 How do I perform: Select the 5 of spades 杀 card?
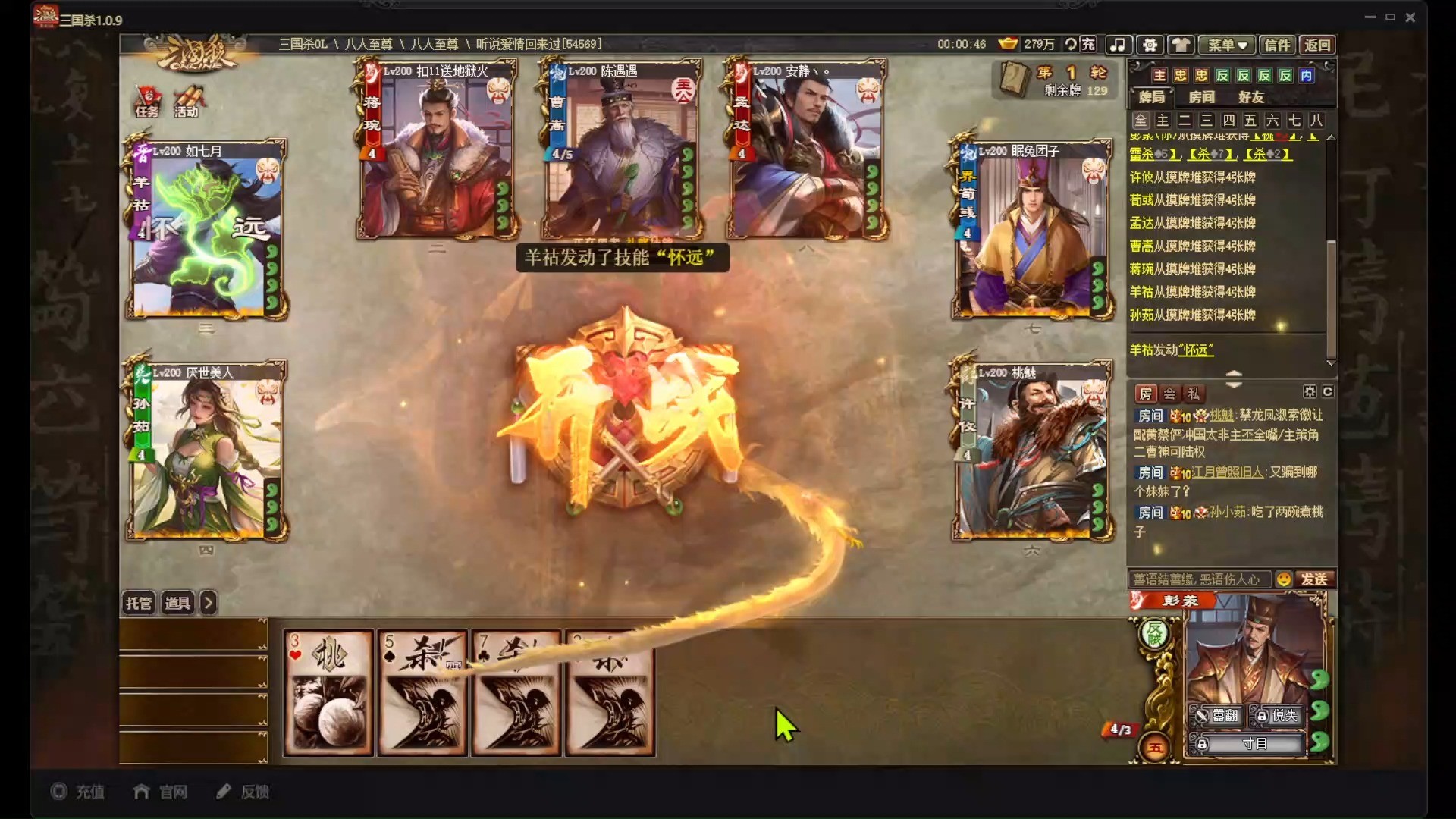422,693
